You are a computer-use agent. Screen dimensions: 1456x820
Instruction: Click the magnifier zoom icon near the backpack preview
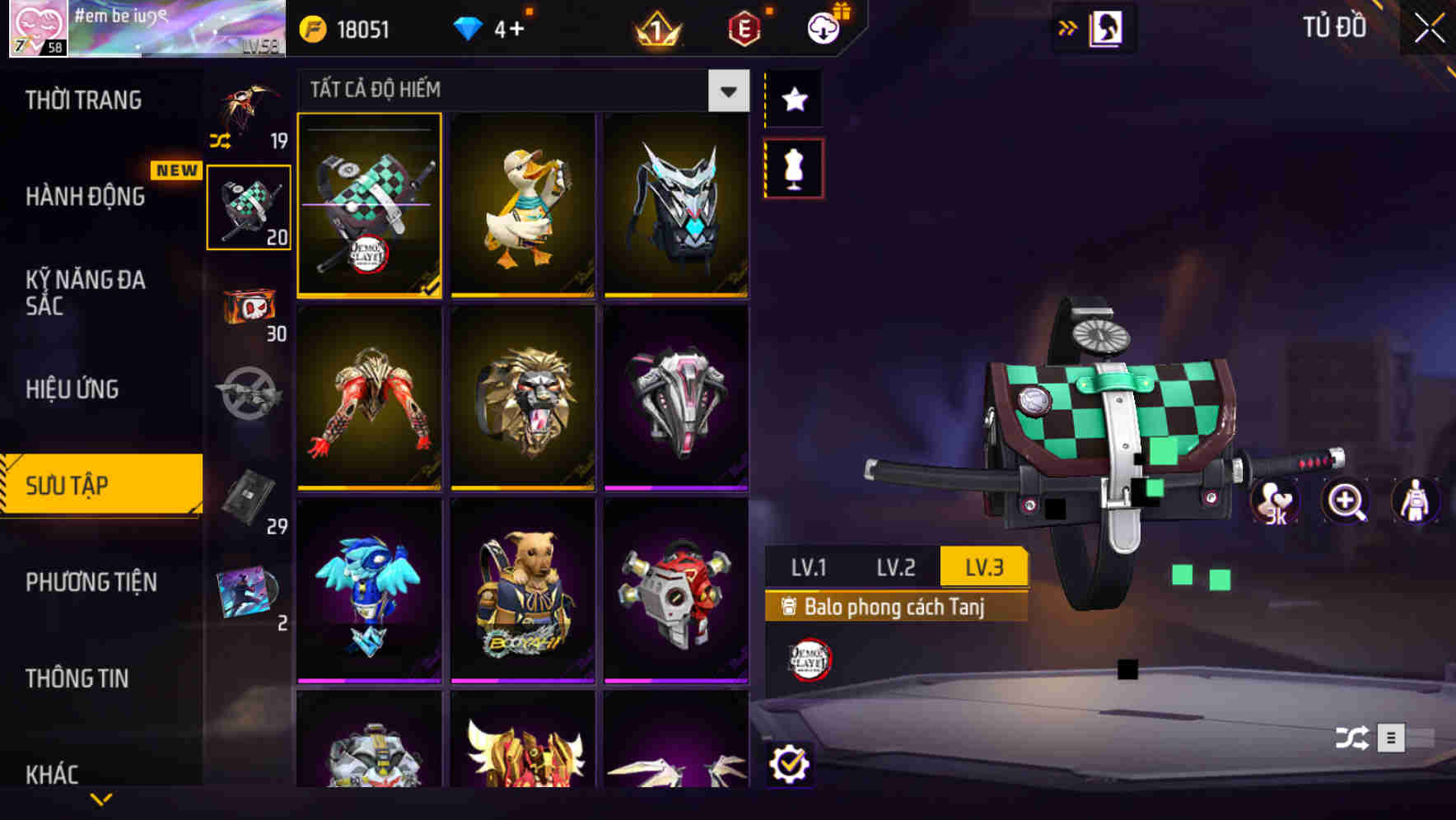pos(1346,501)
